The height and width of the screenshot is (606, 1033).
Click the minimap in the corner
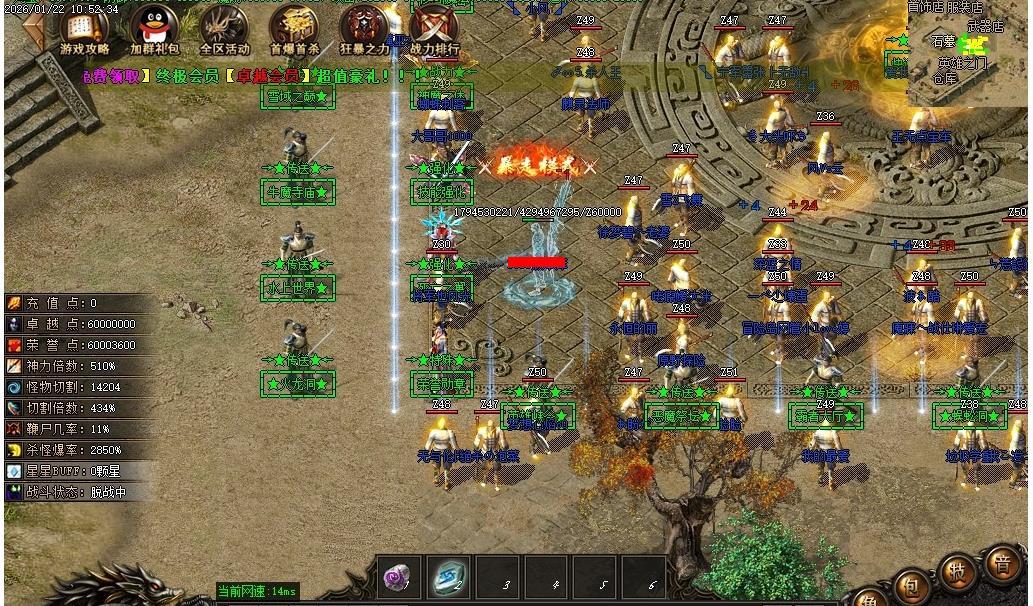(x=968, y=52)
